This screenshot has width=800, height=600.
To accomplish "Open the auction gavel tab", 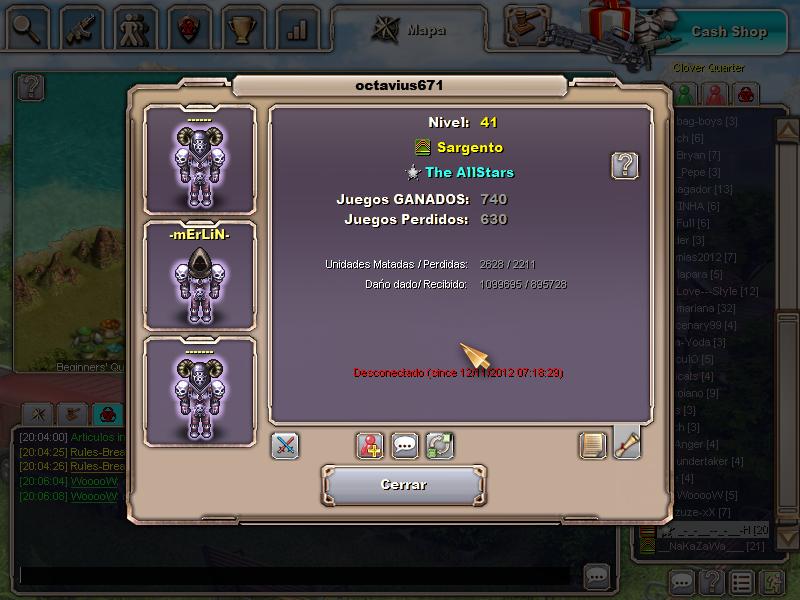I will [x=527, y=26].
